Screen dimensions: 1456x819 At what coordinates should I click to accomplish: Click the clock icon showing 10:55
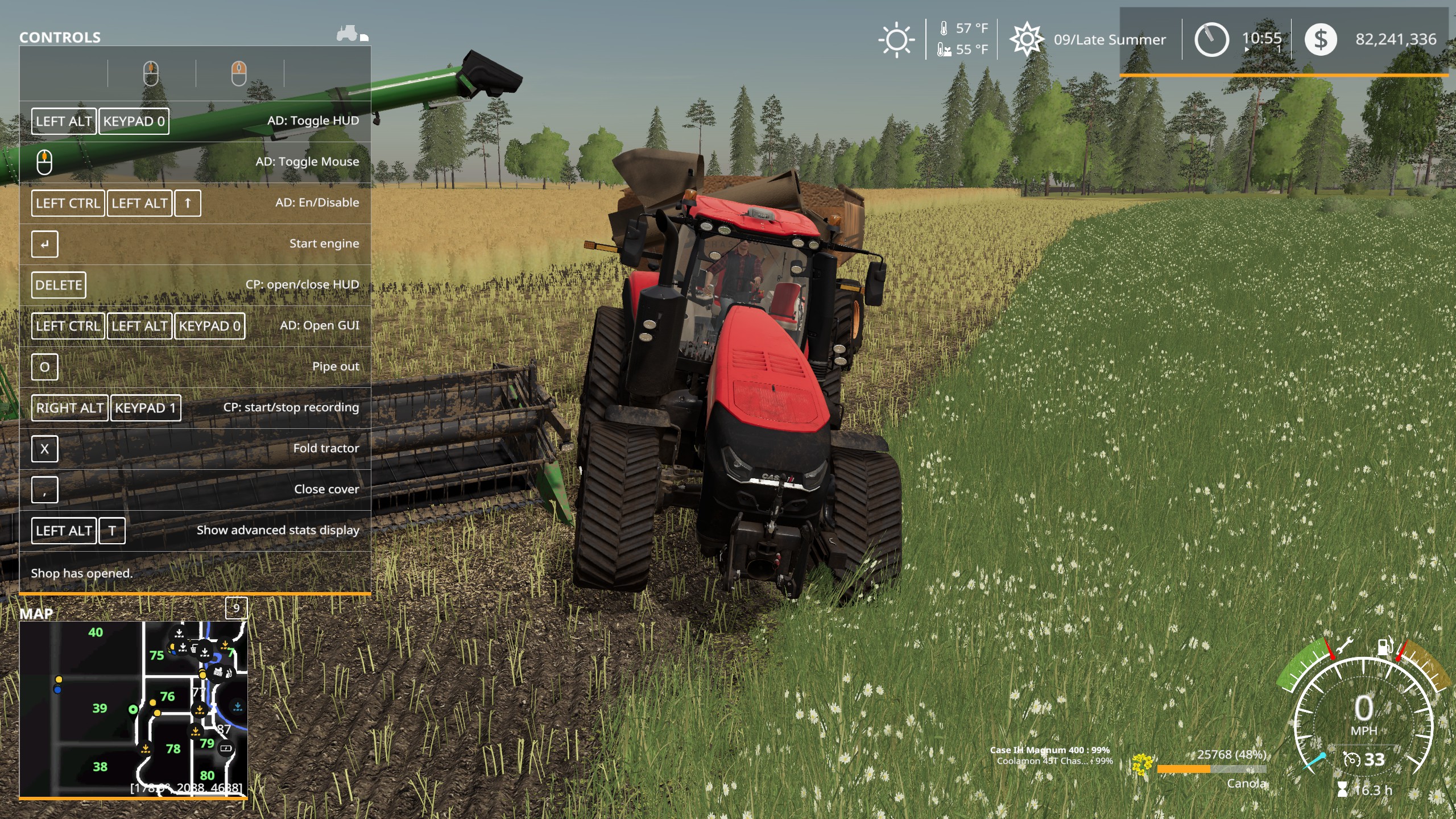[1213, 39]
